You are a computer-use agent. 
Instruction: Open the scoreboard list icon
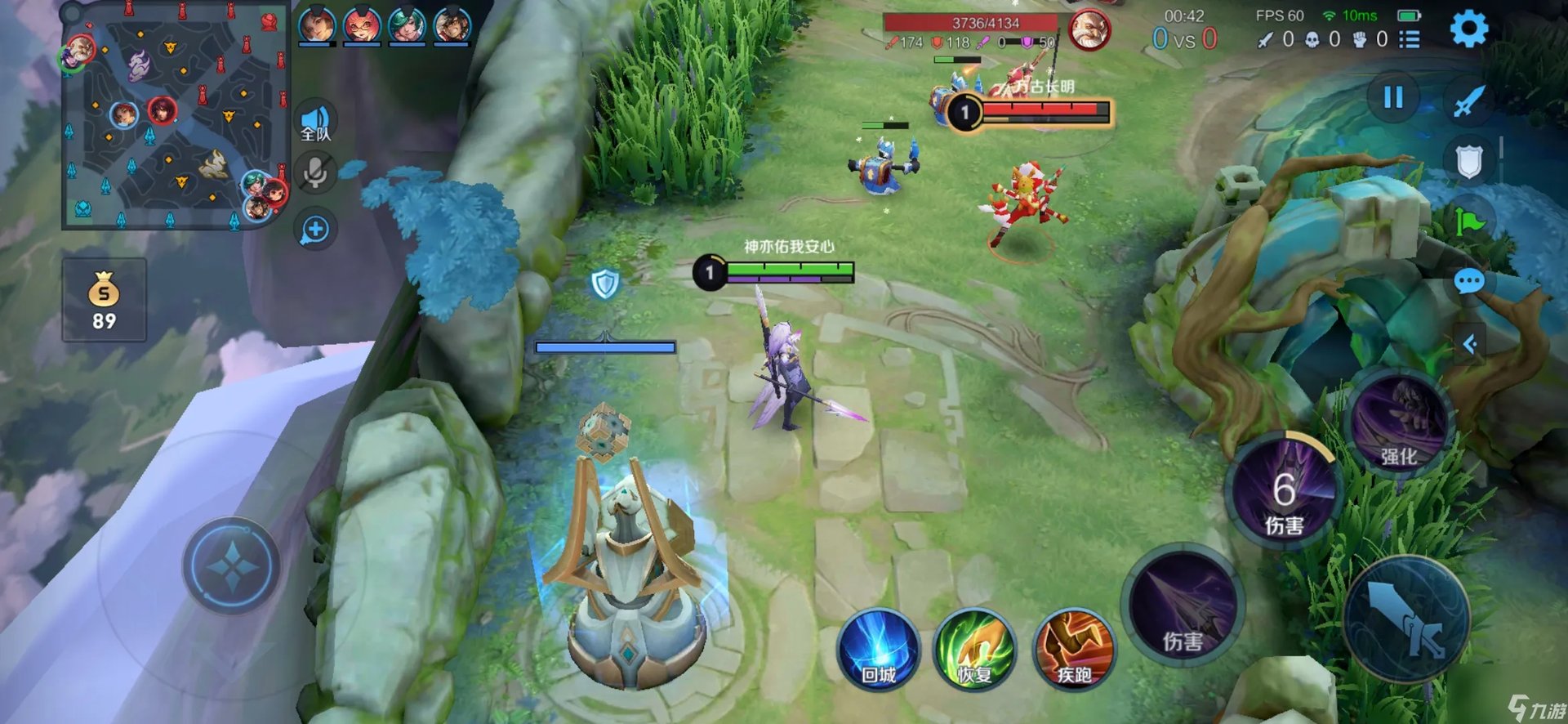[1410, 39]
